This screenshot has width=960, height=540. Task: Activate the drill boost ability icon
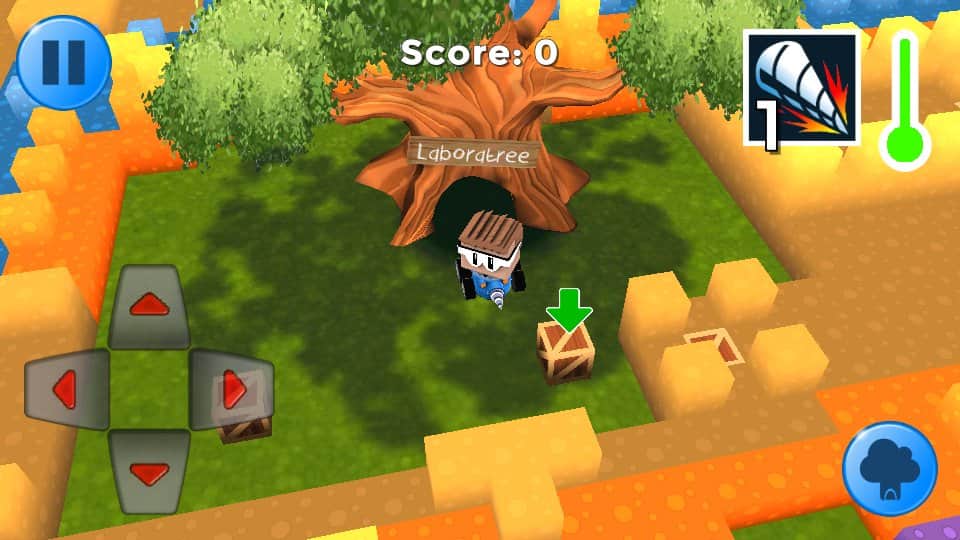pos(802,89)
